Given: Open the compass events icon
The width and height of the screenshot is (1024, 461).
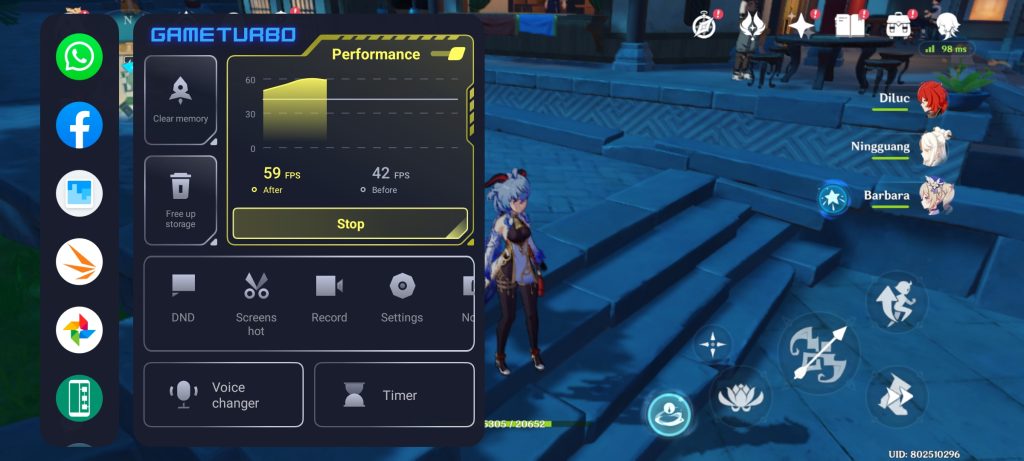Looking at the screenshot, I should 705,25.
